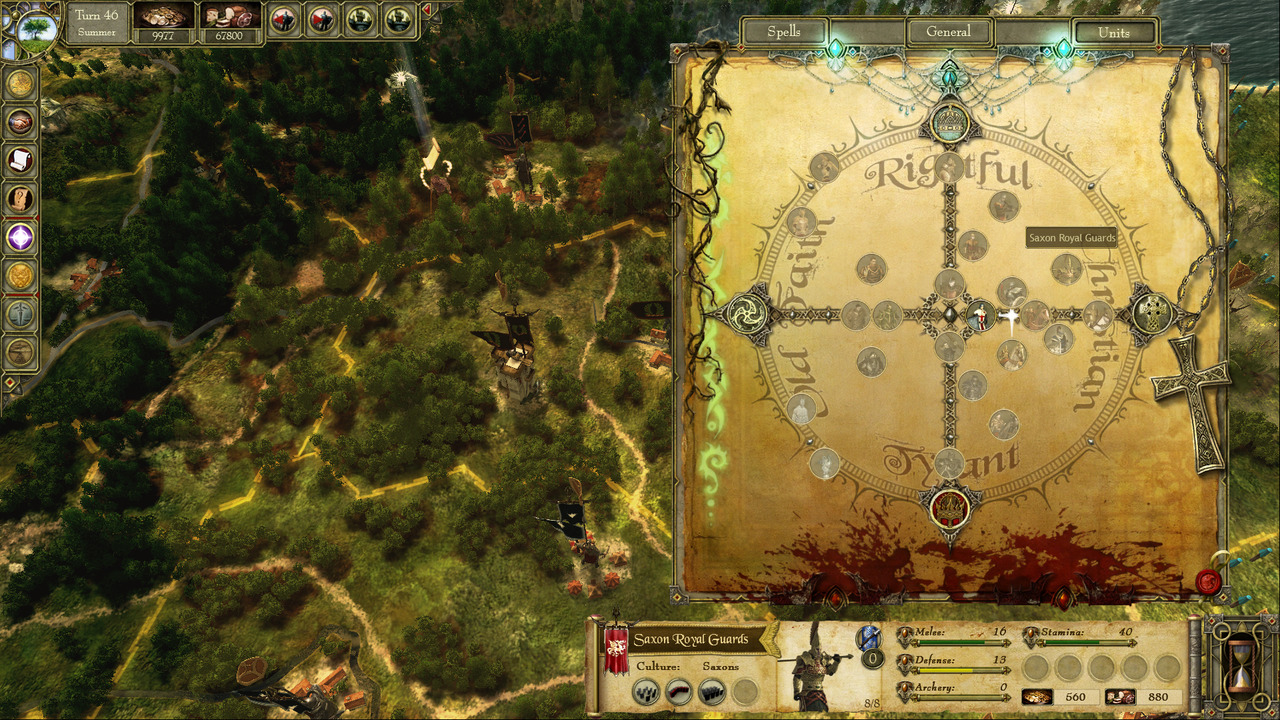Click the gold coin button in sidebar

pos(20,84)
